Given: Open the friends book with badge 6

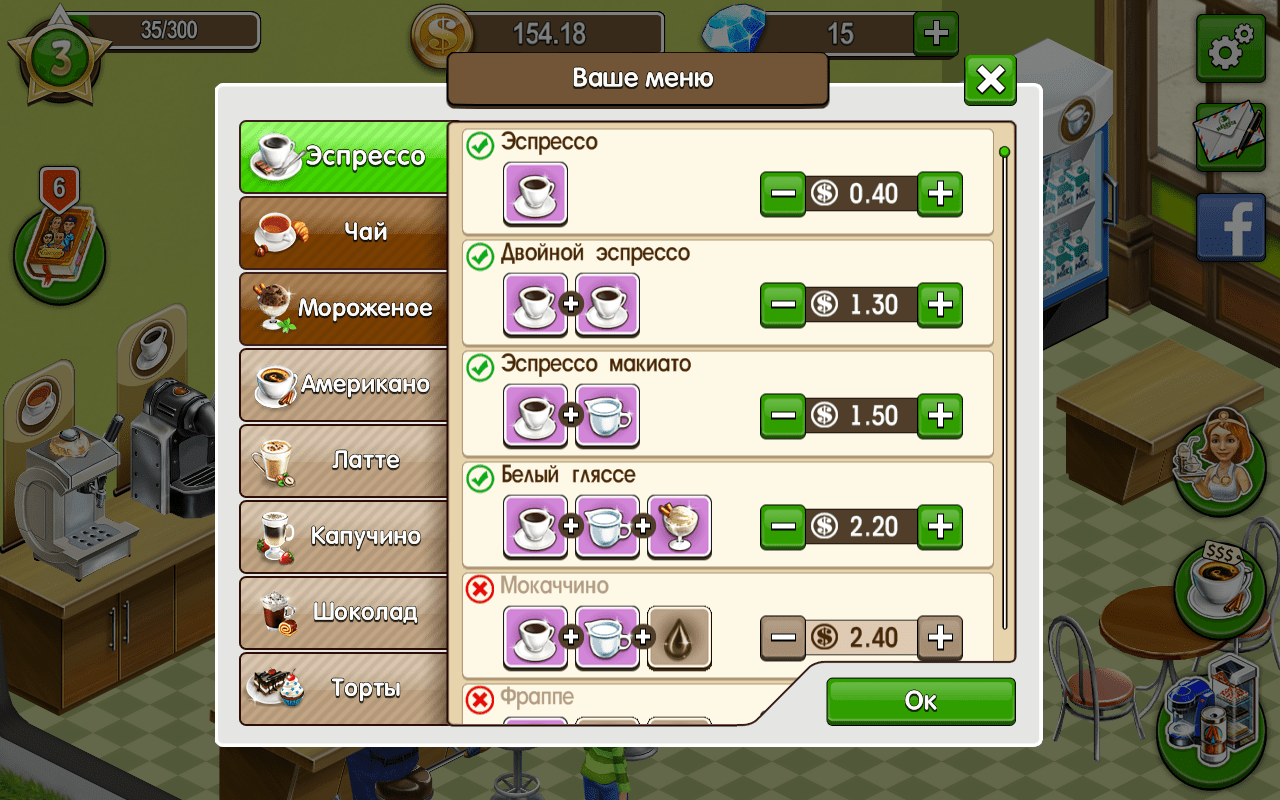Looking at the screenshot, I should coord(60,248).
